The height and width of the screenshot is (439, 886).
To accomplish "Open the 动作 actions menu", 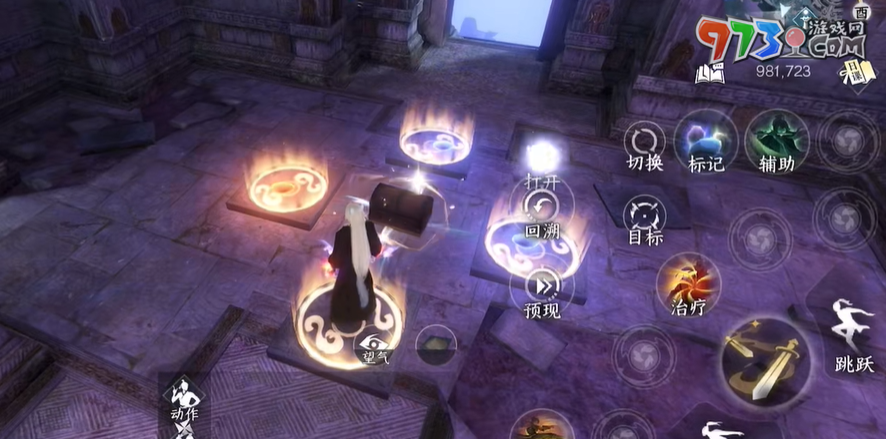I will 182,399.
